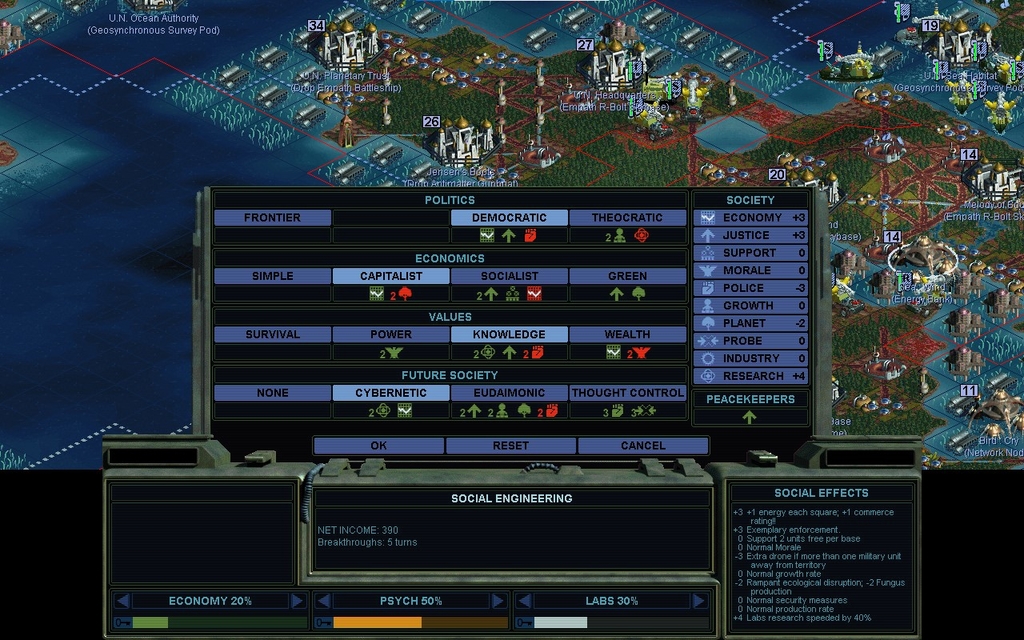The width and height of the screenshot is (1024, 640).
Task: Select Frontier politics
Action: click(272, 217)
